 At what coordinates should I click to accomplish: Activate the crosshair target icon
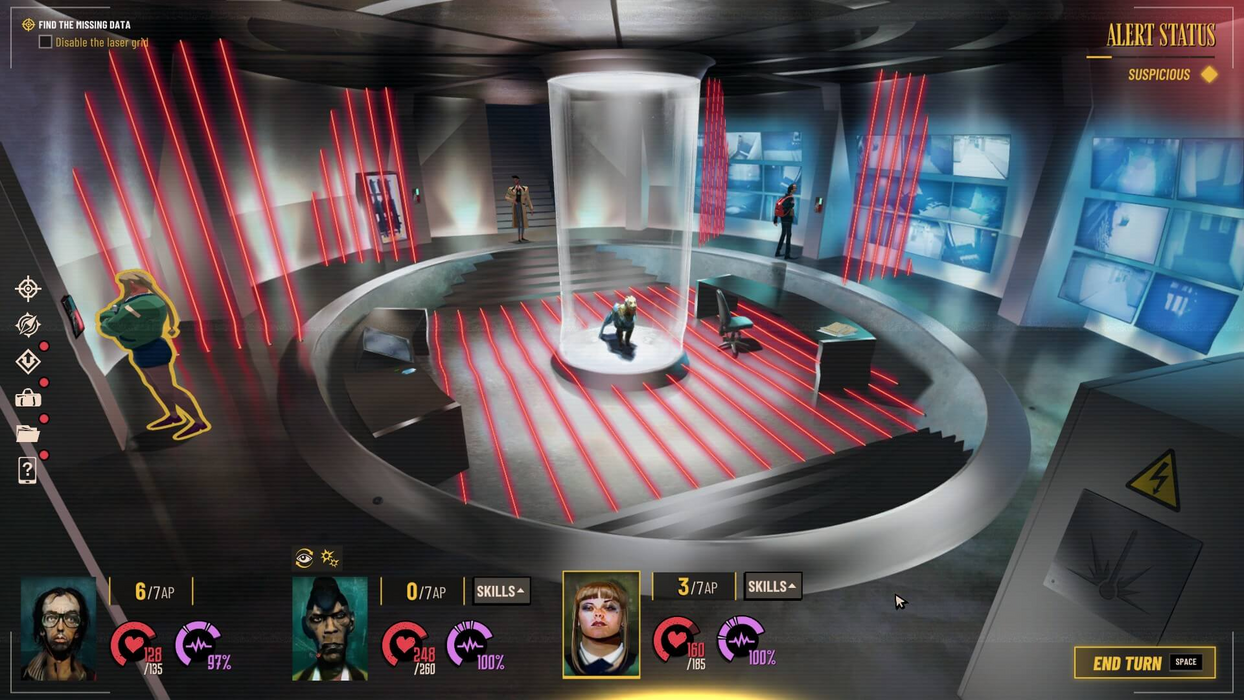point(28,289)
